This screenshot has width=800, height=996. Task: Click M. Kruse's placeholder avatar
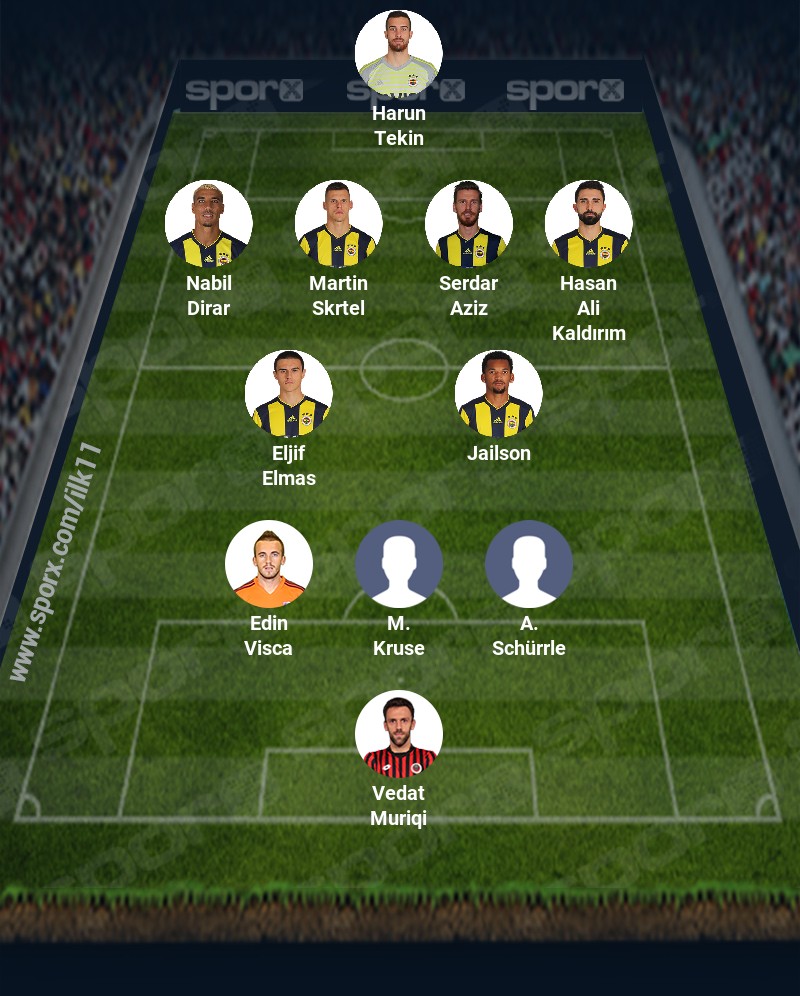(x=399, y=564)
